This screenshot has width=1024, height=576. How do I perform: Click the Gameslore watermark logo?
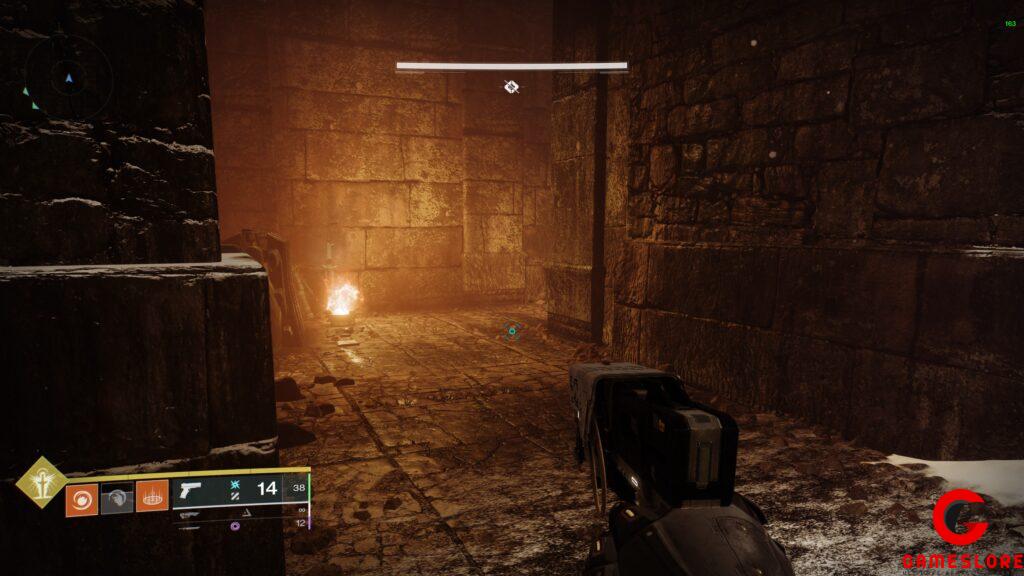click(961, 526)
